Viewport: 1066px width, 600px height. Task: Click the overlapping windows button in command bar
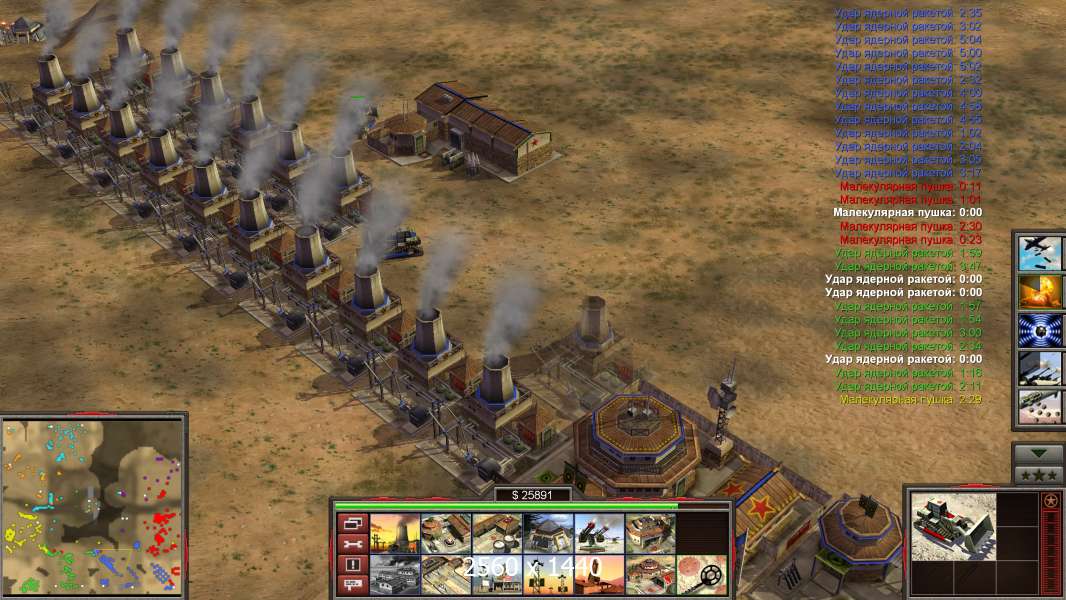tap(351, 524)
